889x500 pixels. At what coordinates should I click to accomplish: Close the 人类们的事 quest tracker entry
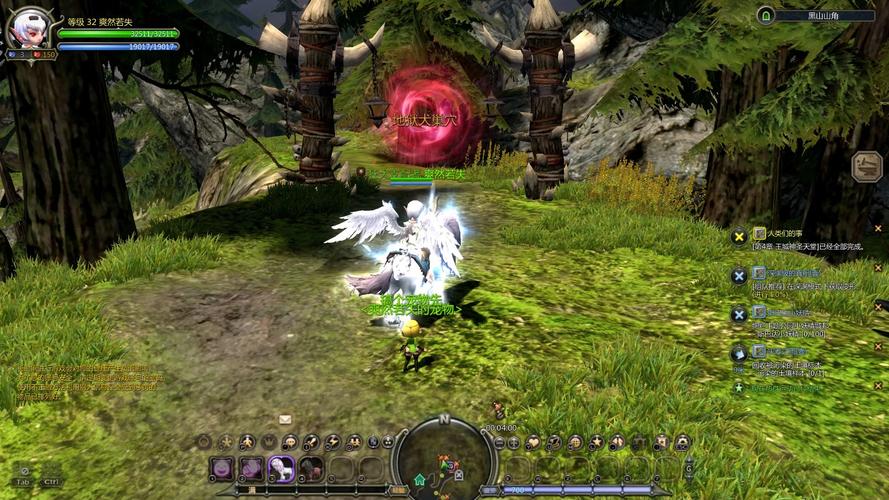[x=878, y=228]
